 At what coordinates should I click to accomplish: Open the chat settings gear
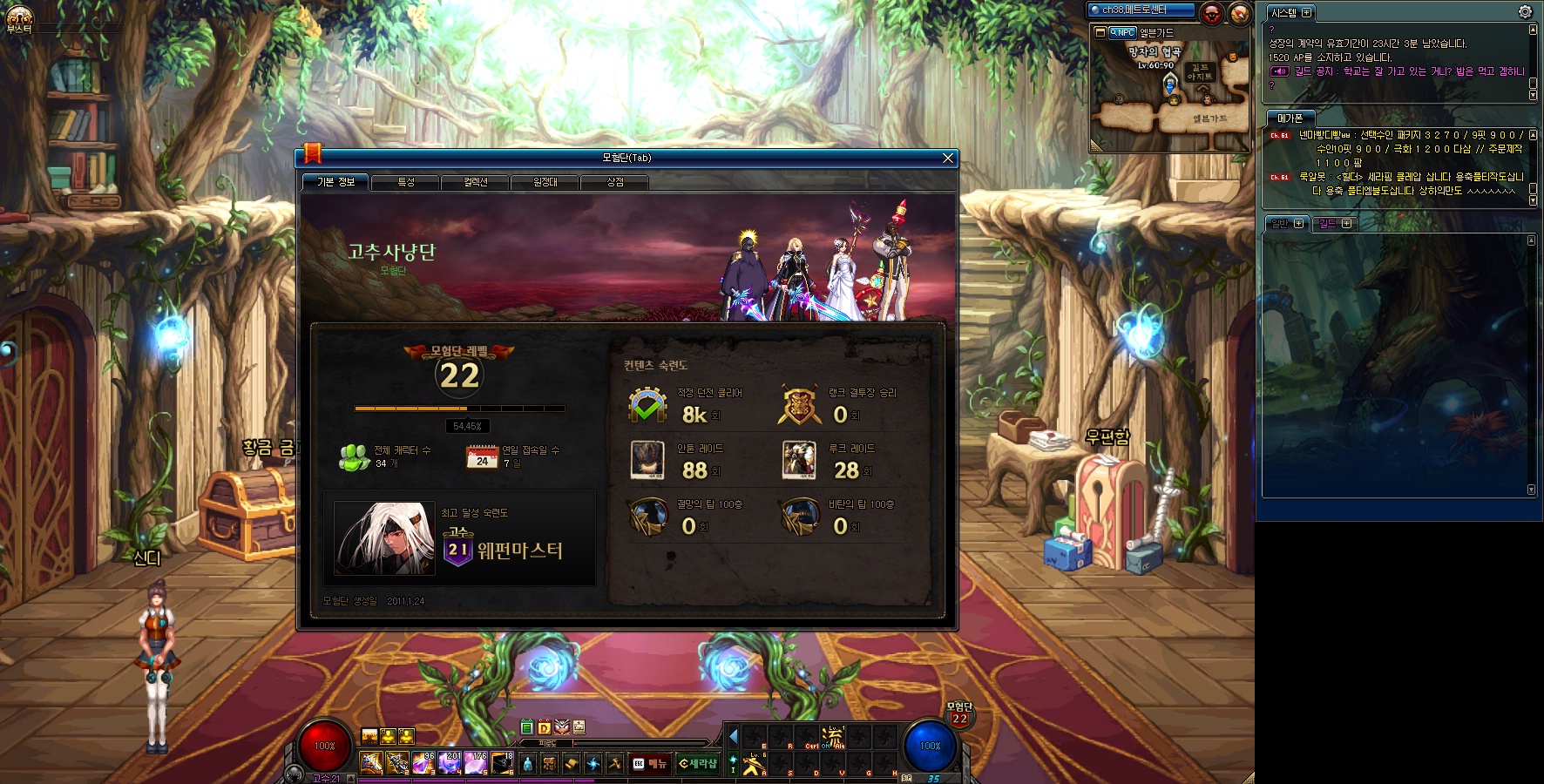coord(1525,11)
